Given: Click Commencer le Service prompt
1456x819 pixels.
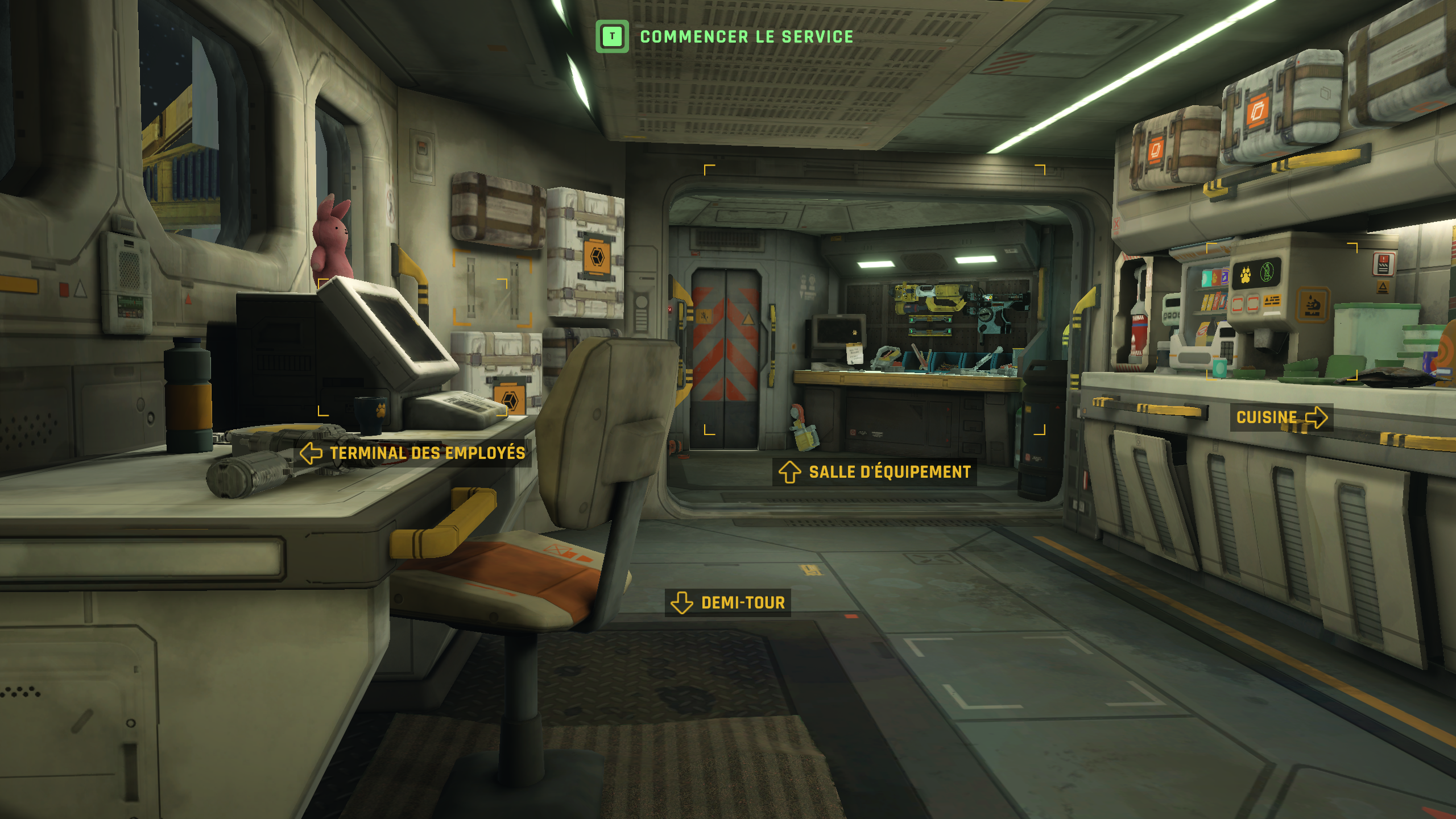Looking at the screenshot, I should click(x=725, y=37).
